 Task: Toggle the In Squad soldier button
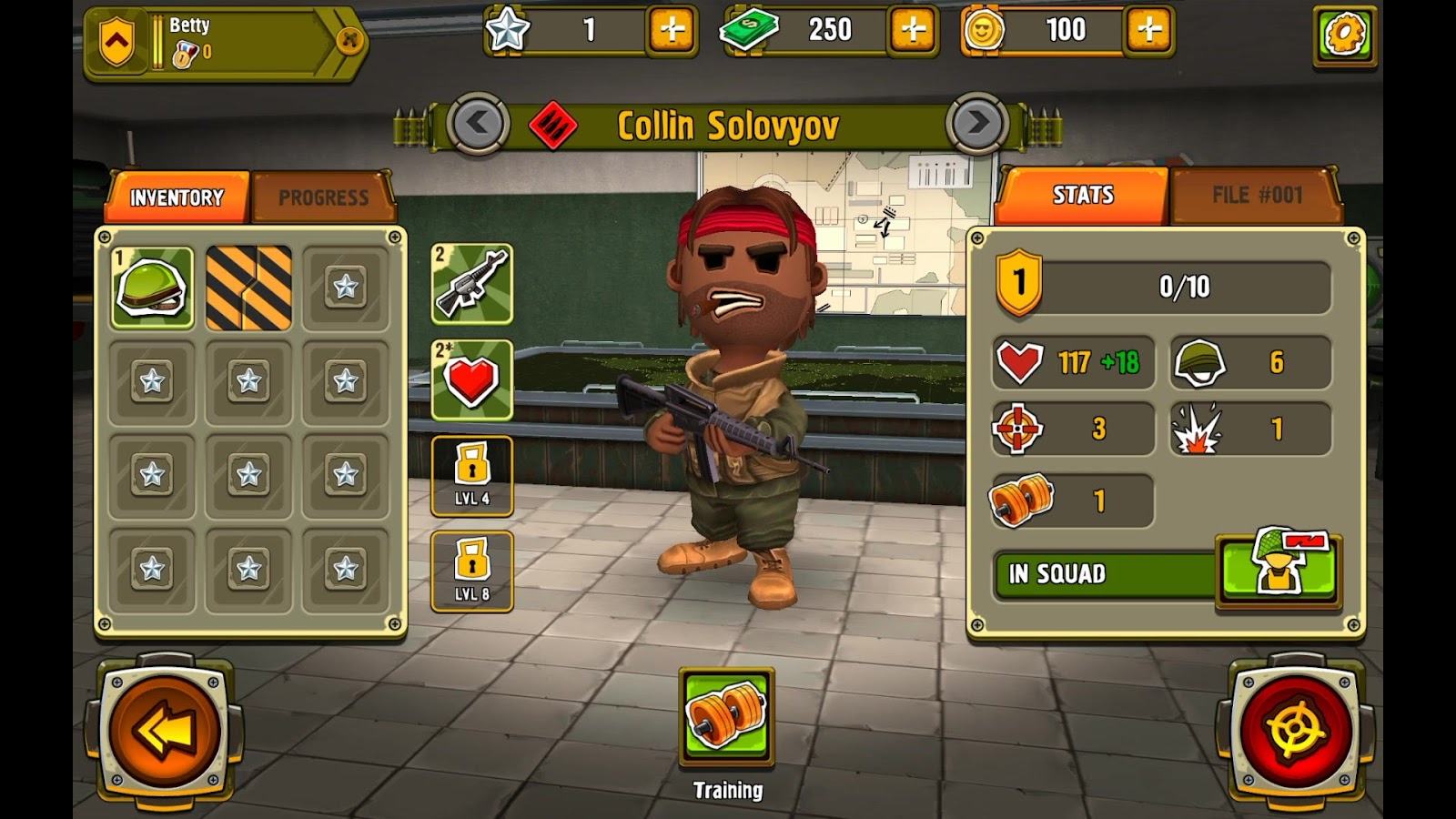[x=1278, y=571]
